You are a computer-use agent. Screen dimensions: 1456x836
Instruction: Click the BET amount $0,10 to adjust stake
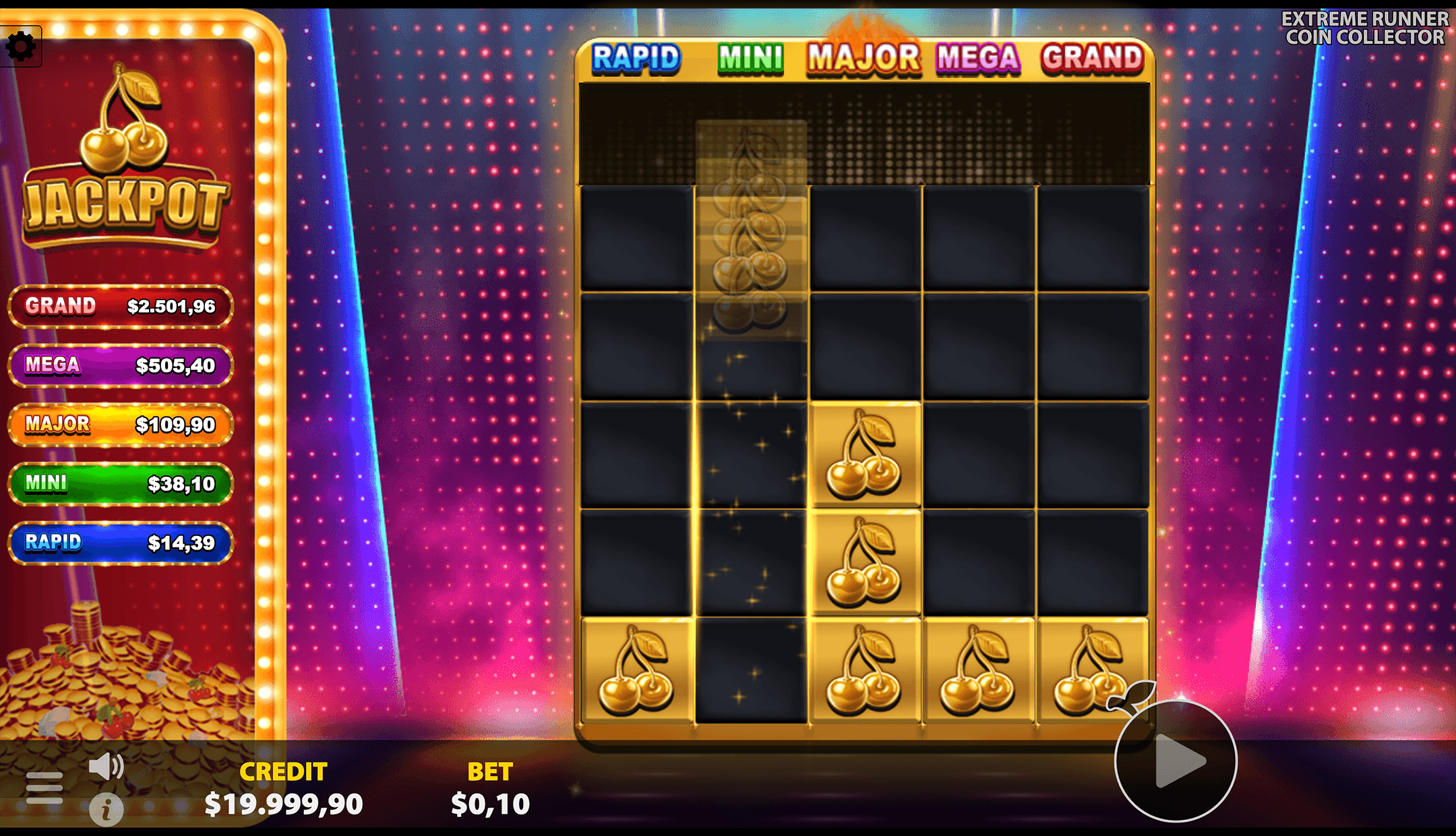[x=490, y=804]
